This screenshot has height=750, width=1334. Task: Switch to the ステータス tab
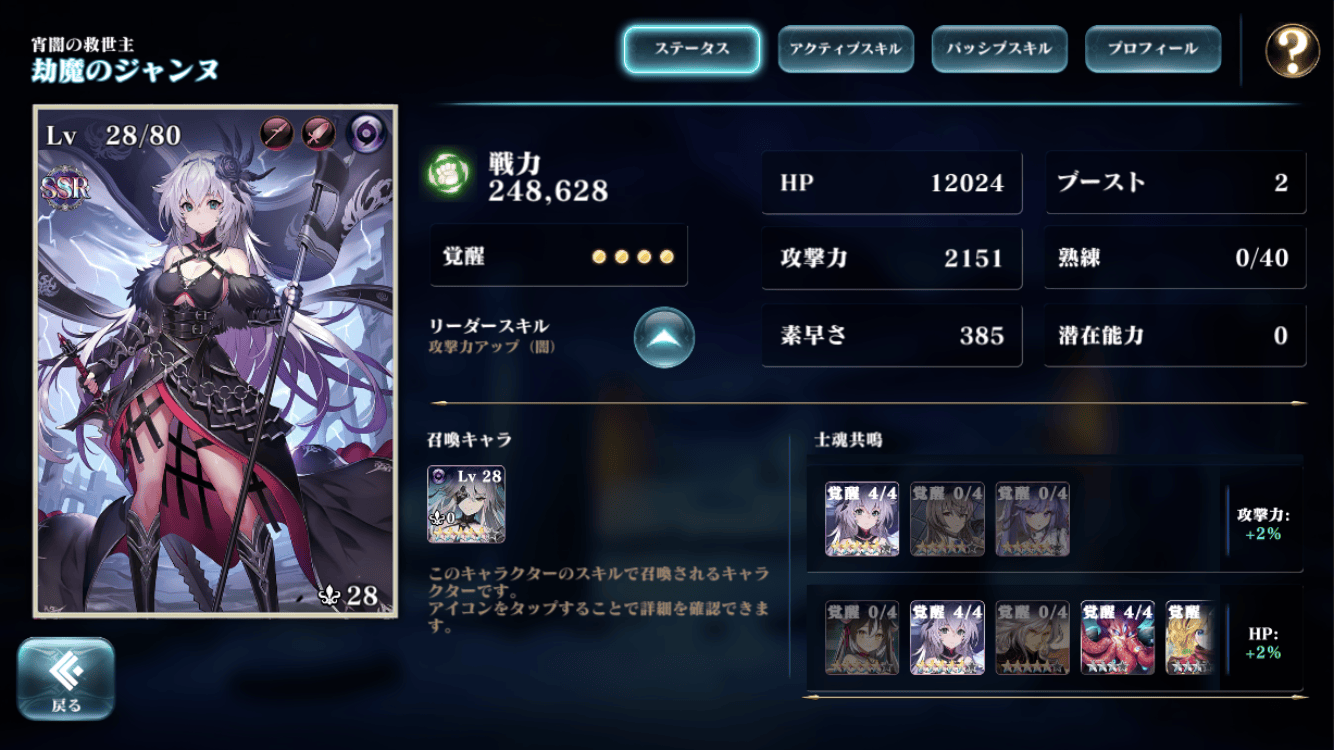tap(691, 49)
